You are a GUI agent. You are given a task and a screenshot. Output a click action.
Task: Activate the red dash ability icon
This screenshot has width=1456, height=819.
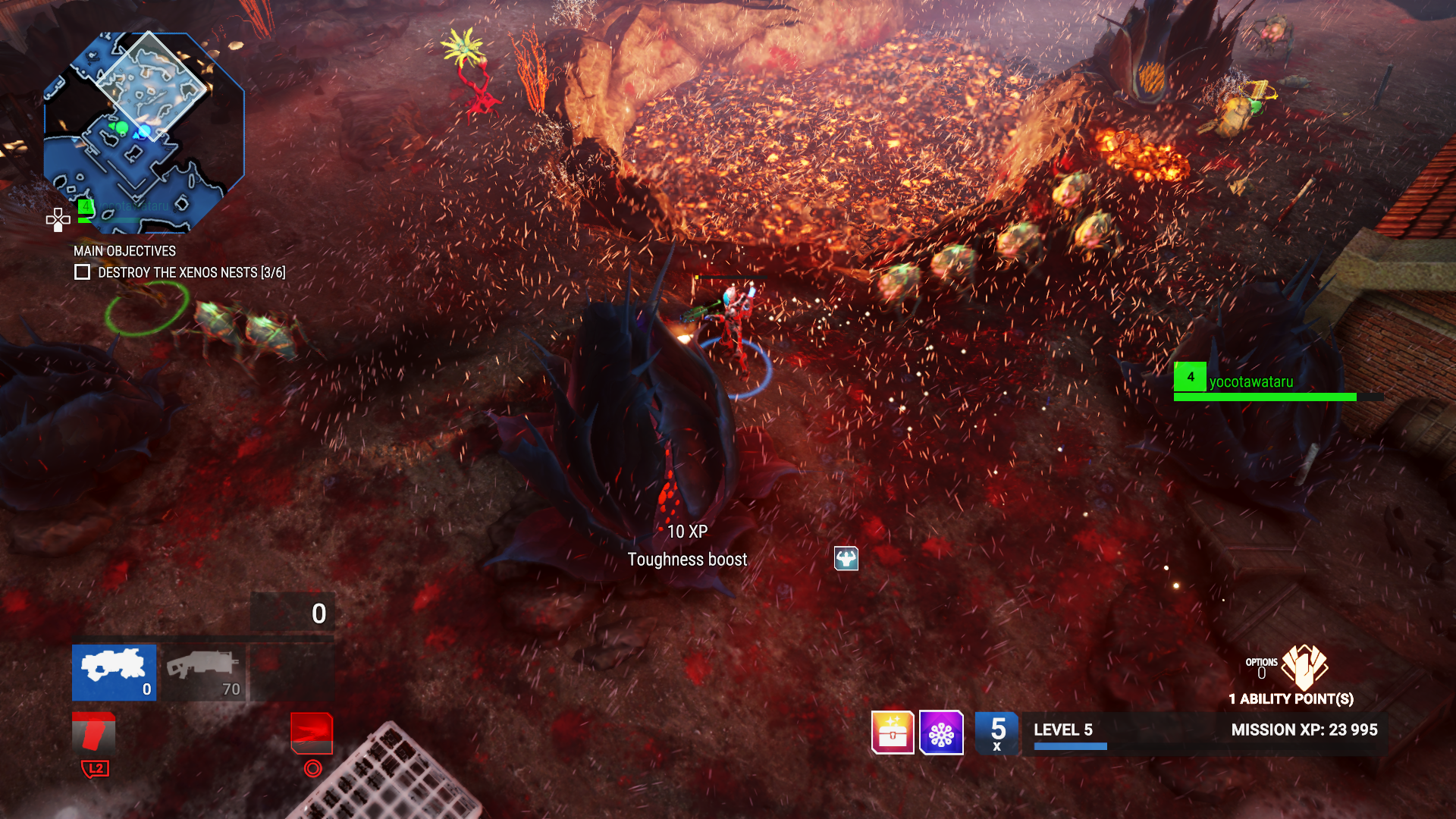tap(312, 733)
